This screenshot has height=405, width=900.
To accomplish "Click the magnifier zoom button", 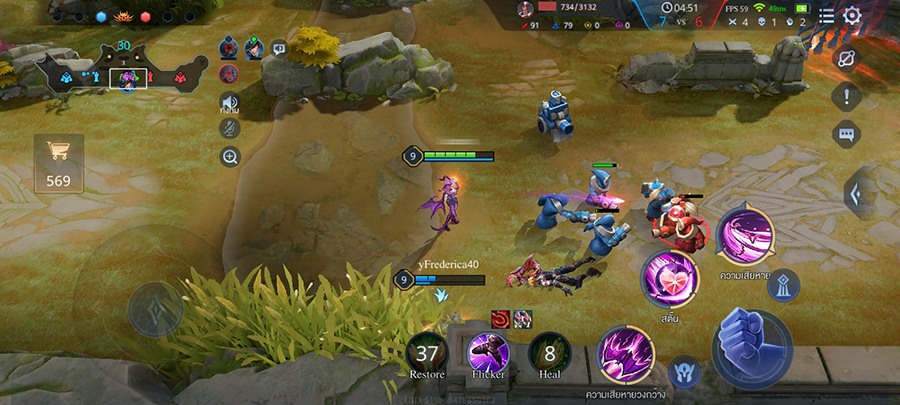I will pos(230,156).
